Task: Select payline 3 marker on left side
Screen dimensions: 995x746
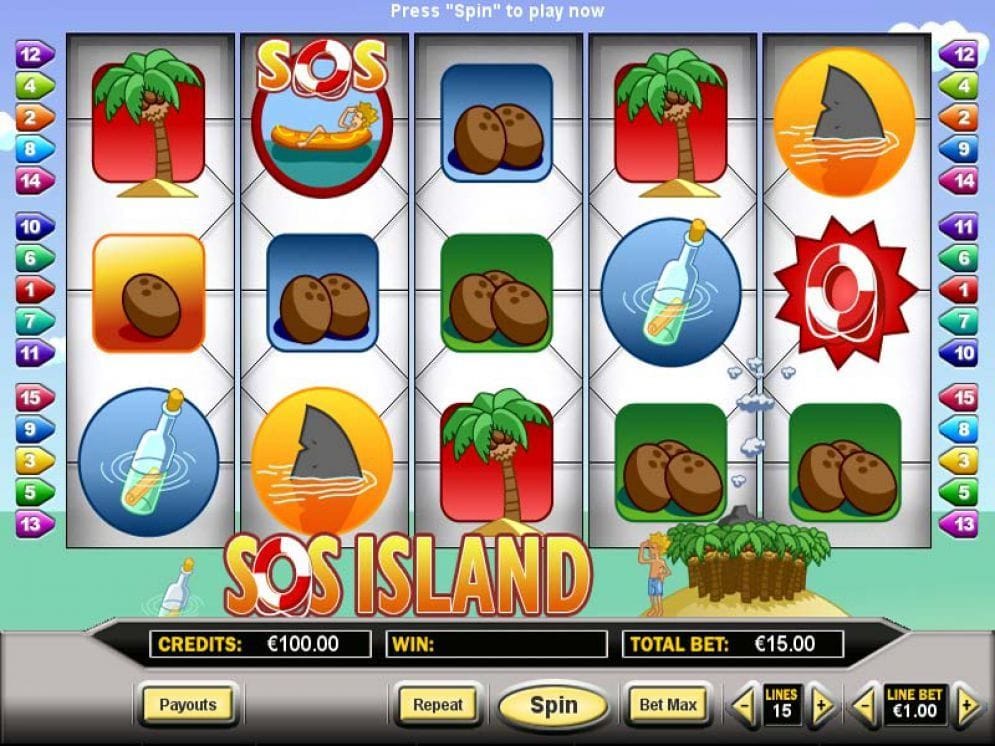Action: click(33, 460)
